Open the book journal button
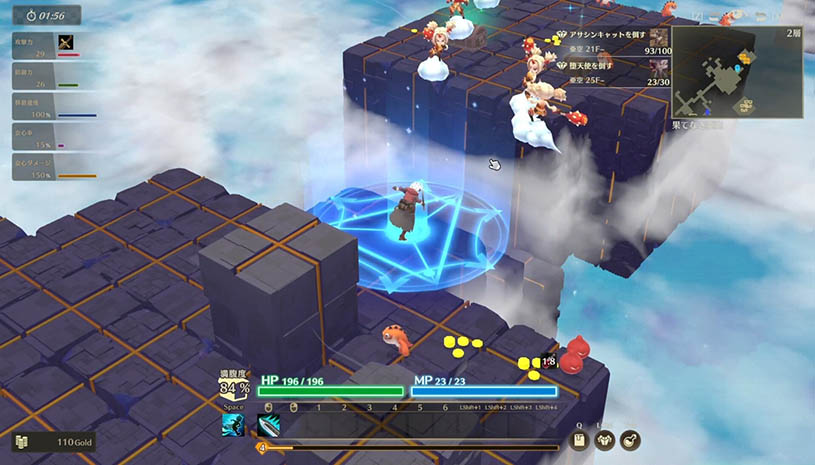The height and width of the screenshot is (465, 815). [x=580, y=441]
